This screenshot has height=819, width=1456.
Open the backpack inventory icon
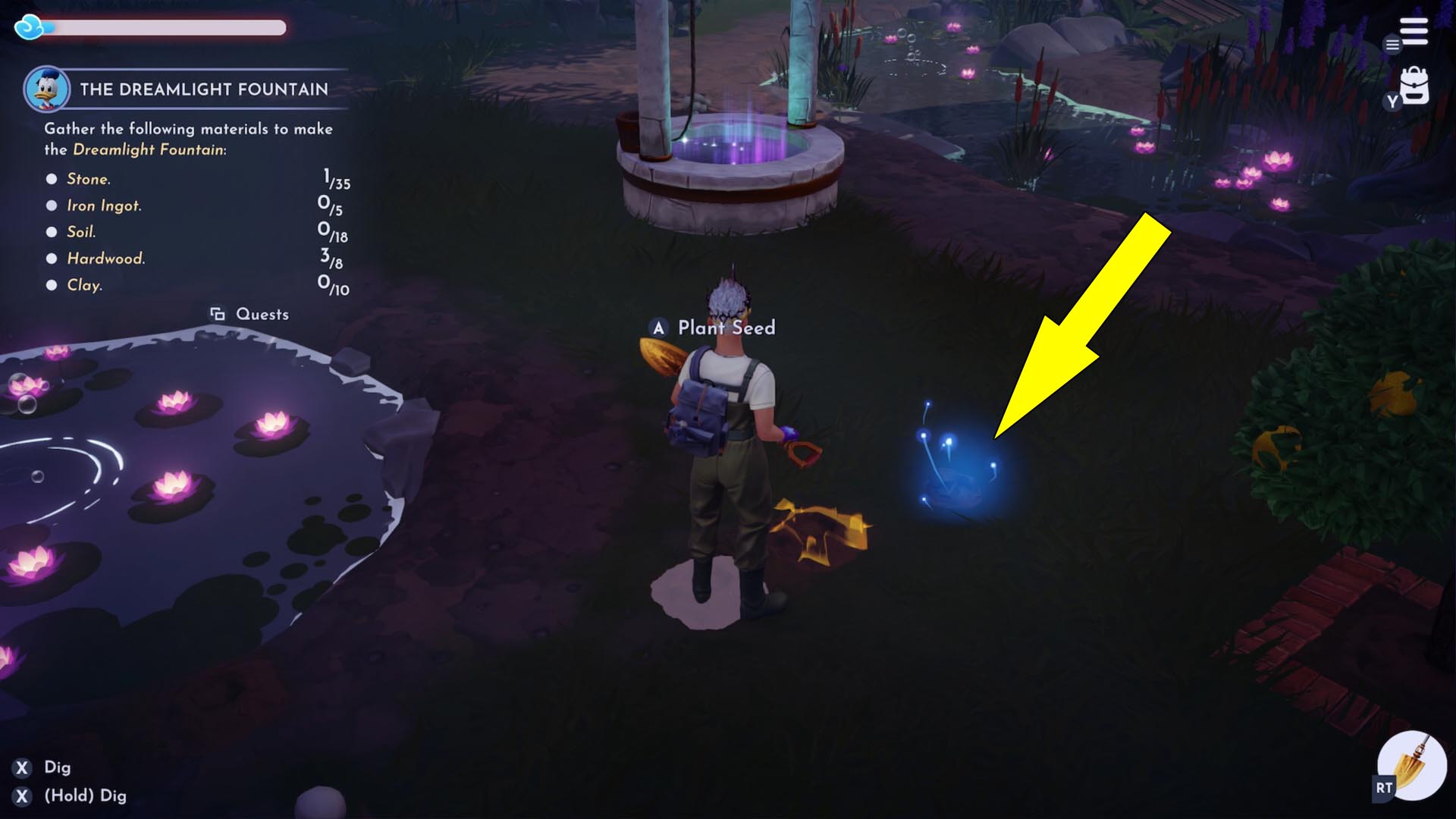click(1414, 86)
